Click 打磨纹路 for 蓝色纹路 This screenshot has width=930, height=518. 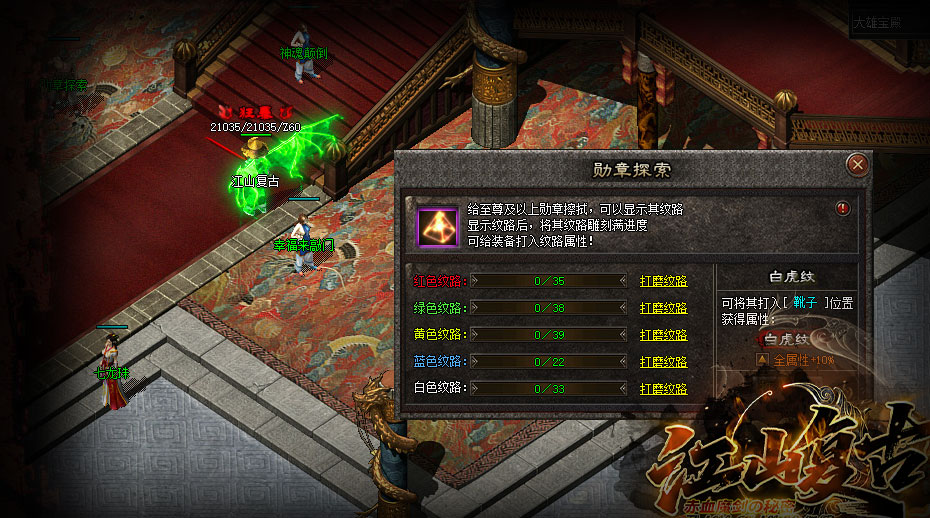point(663,361)
